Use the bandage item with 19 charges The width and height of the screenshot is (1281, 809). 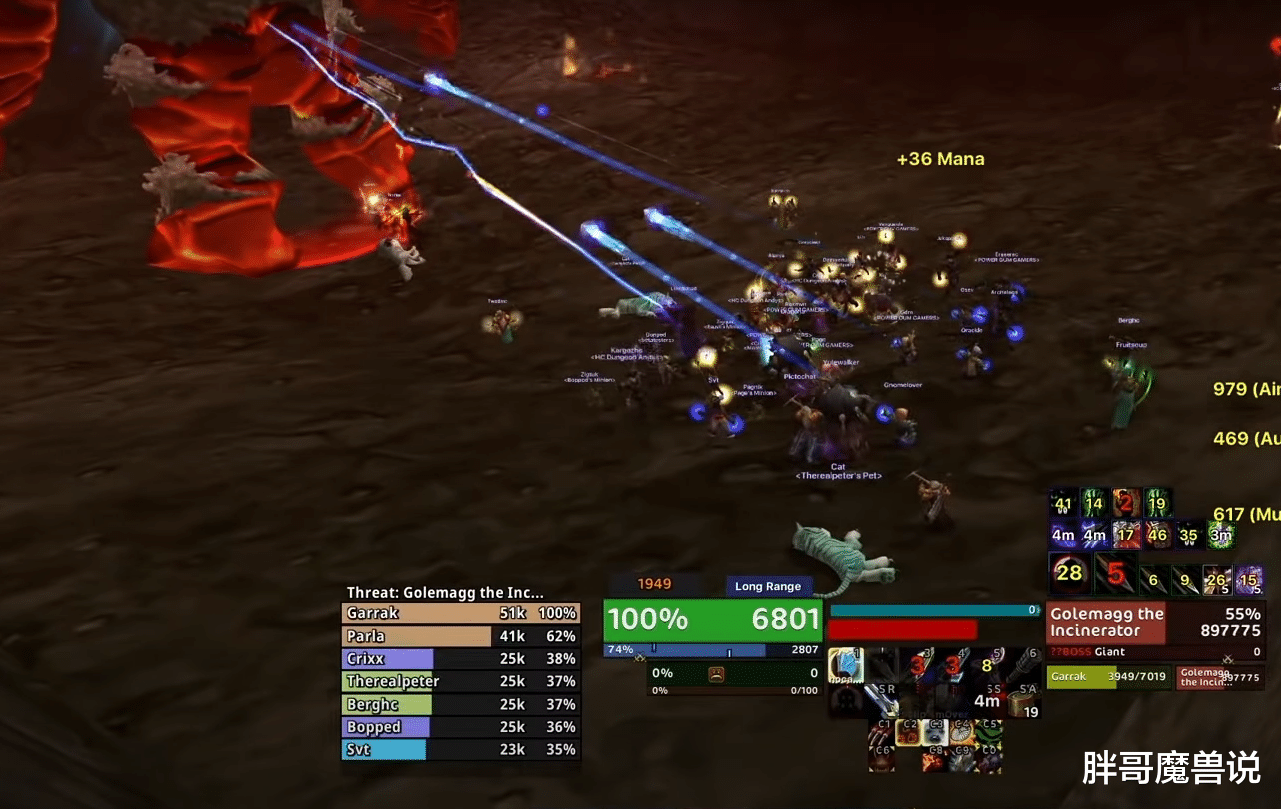[x=1024, y=704]
